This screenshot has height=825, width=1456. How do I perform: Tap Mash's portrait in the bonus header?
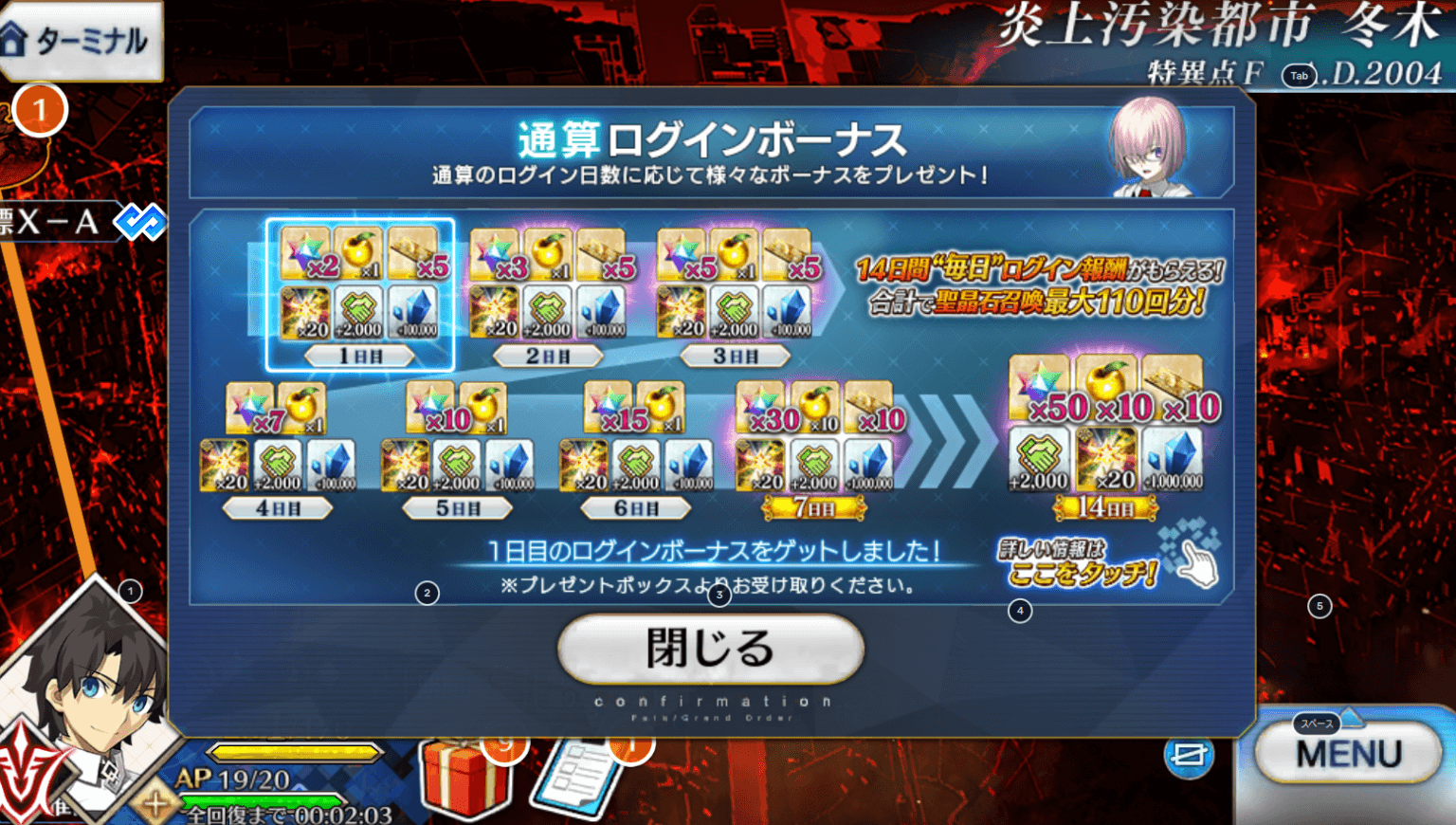click(1150, 156)
